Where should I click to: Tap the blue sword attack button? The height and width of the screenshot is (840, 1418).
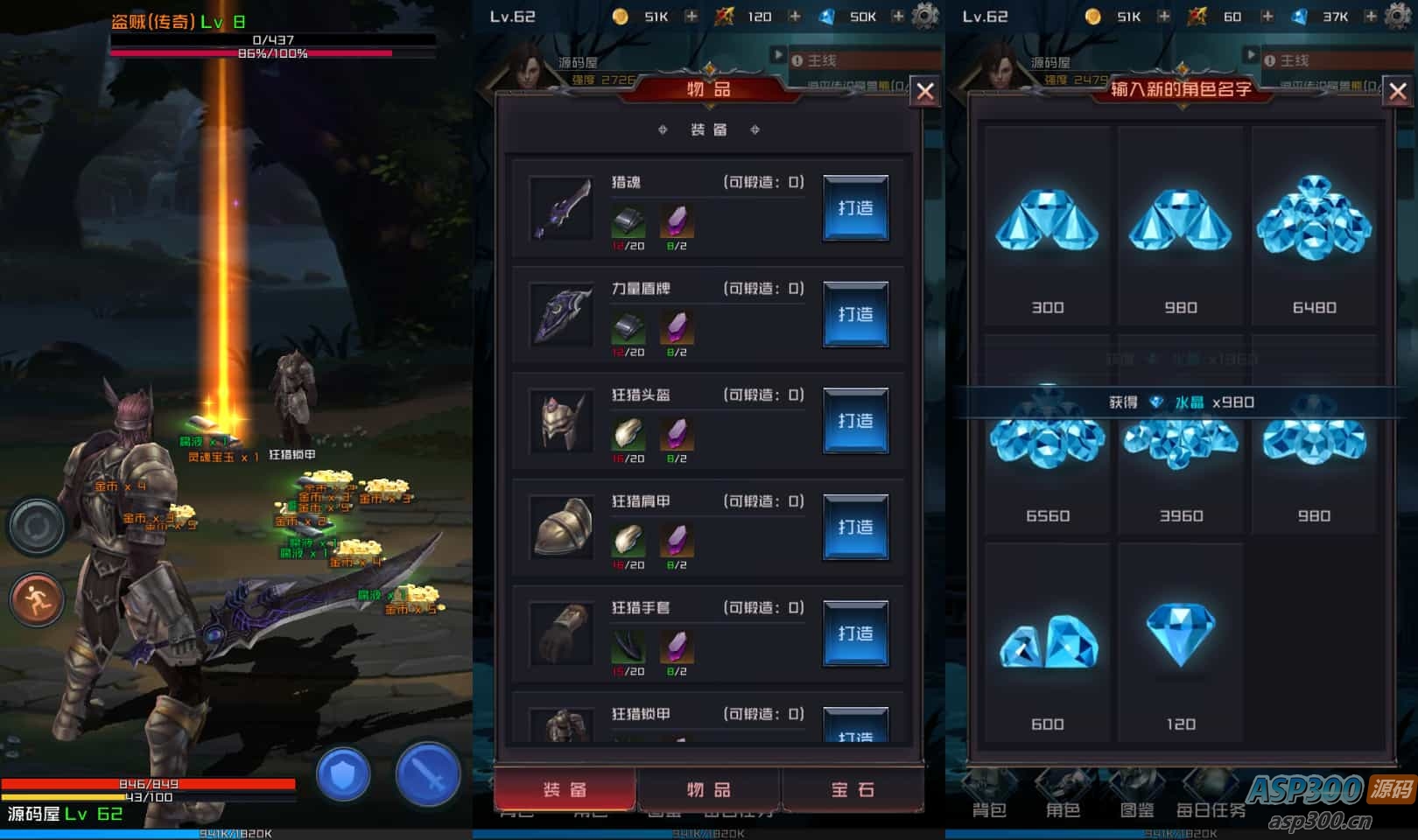click(x=427, y=774)
